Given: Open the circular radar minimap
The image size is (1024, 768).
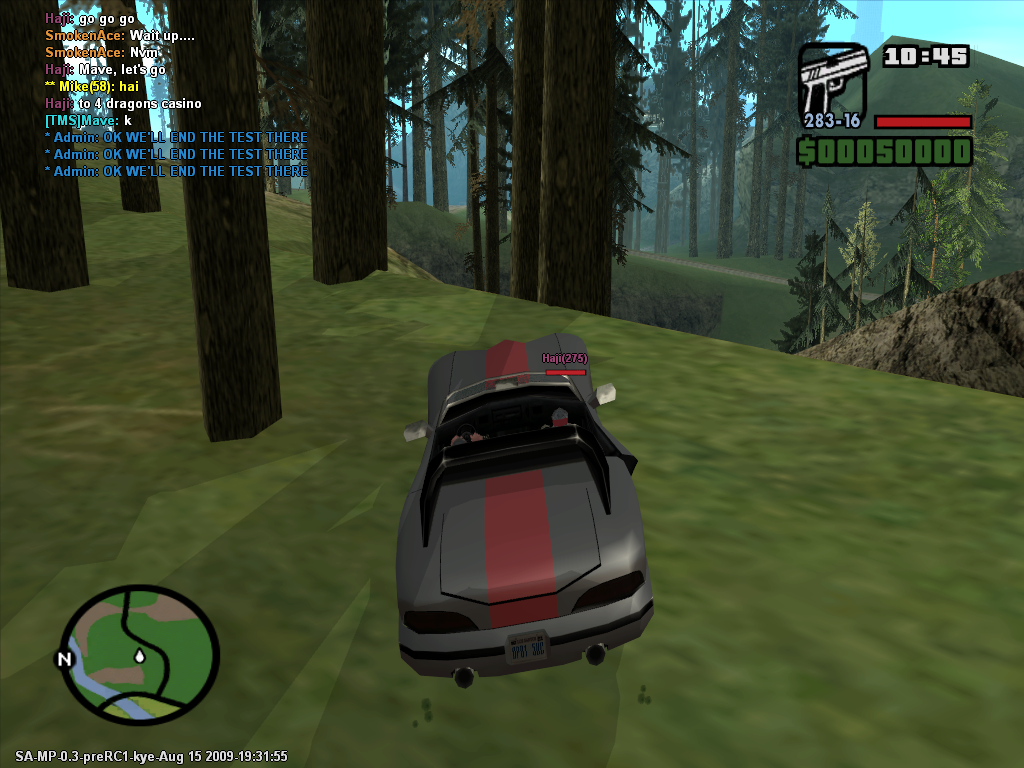Looking at the screenshot, I should pos(139,655).
